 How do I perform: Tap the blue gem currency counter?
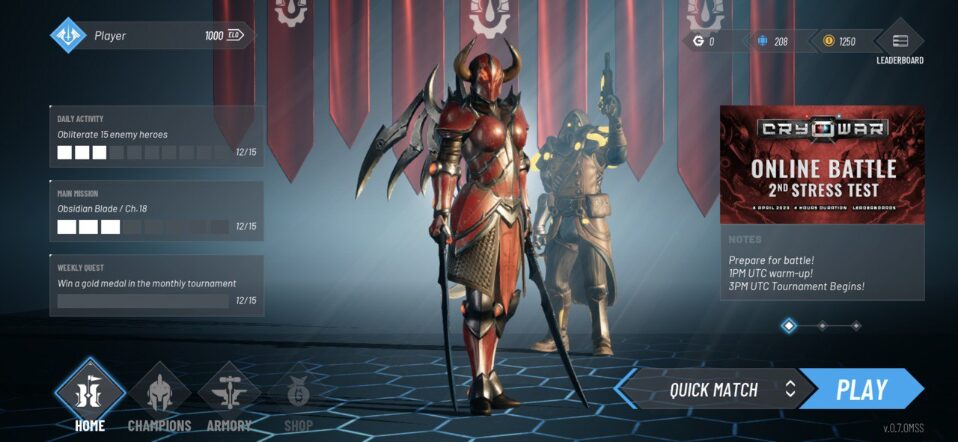tap(773, 41)
